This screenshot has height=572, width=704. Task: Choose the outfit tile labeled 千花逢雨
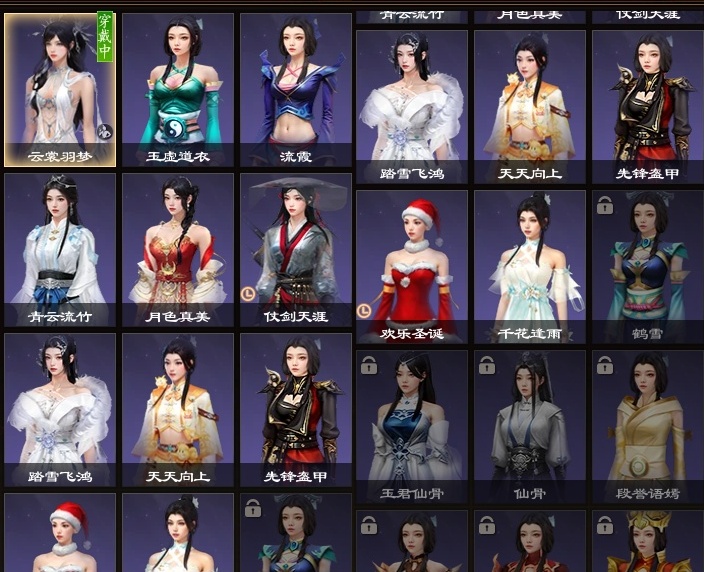pyautogui.click(x=529, y=265)
